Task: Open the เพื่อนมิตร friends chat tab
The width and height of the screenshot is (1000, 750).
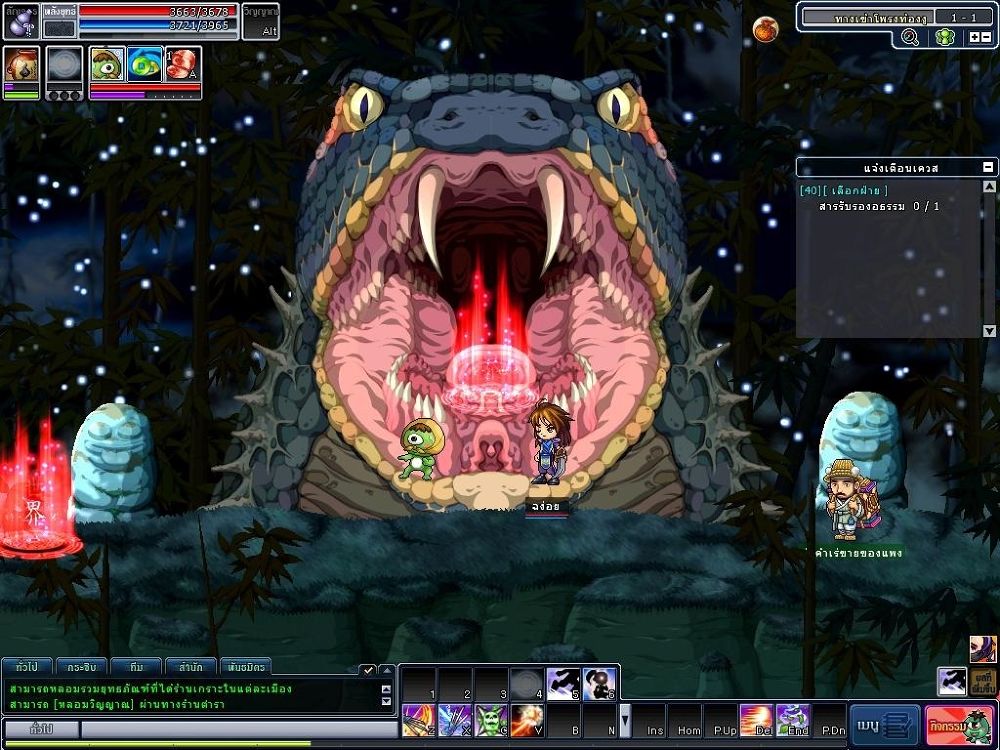Action: [244, 666]
